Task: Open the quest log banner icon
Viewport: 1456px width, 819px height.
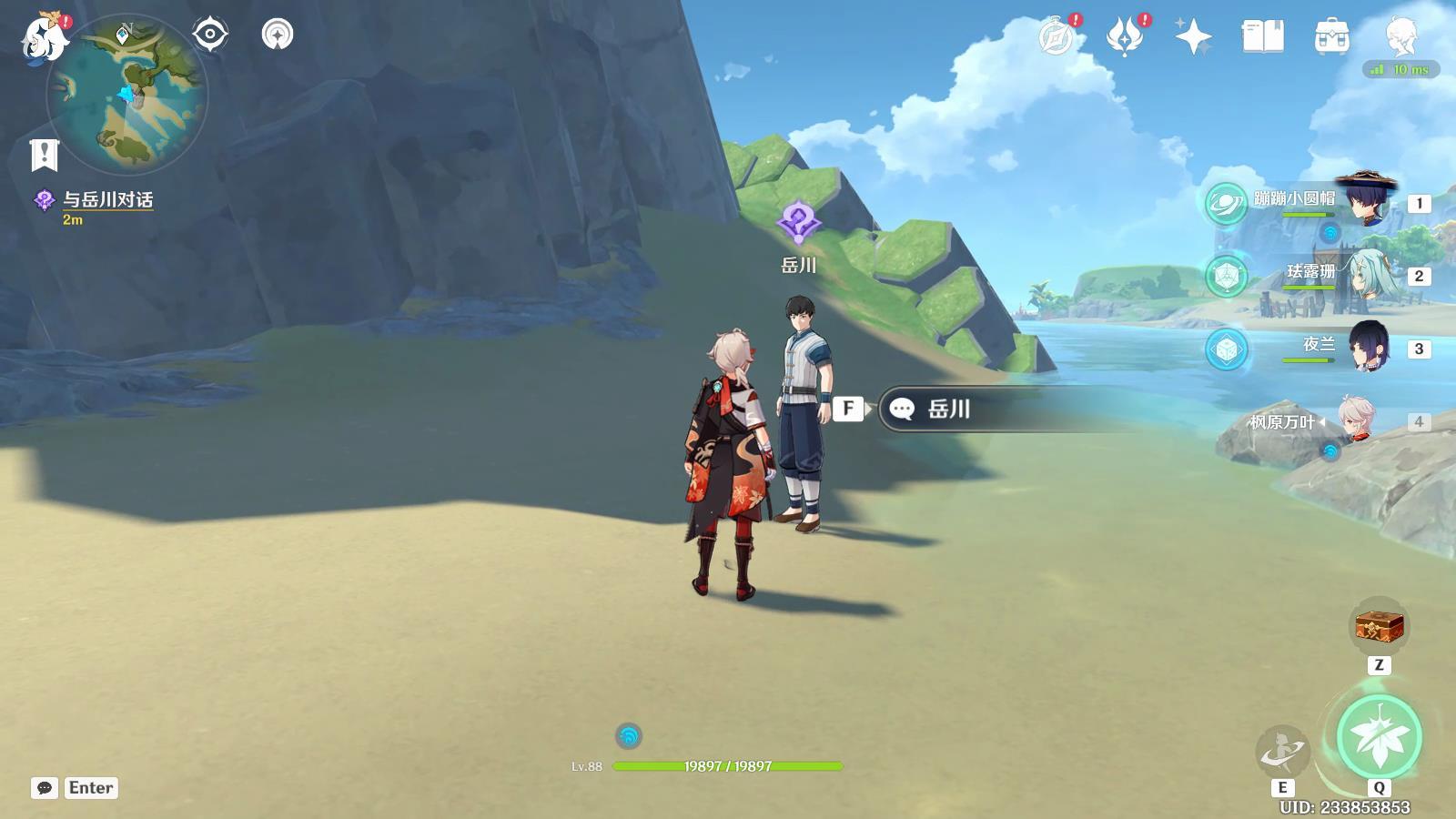Action: pyautogui.click(x=44, y=156)
